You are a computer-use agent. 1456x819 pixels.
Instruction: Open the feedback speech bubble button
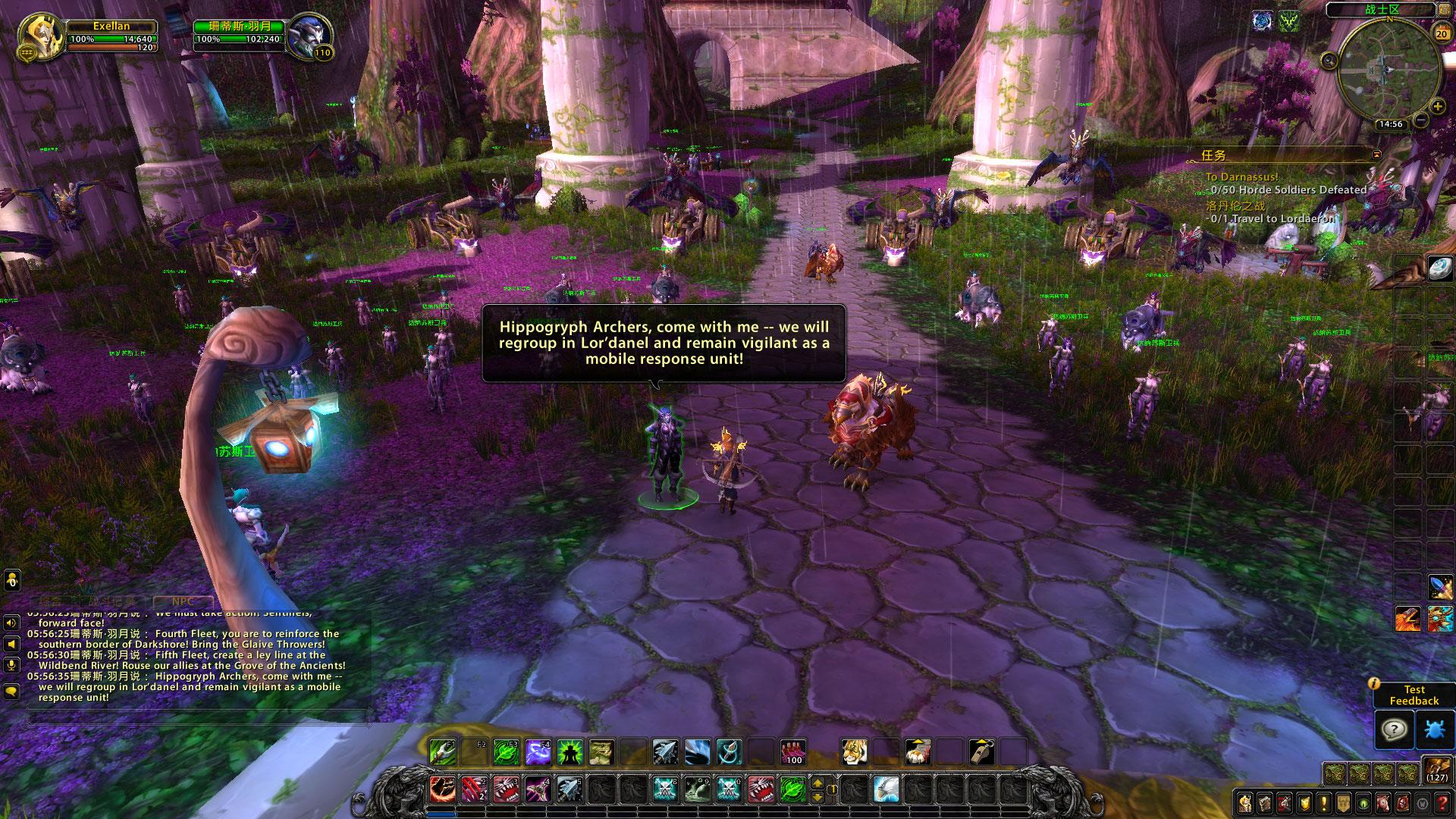[x=1394, y=730]
